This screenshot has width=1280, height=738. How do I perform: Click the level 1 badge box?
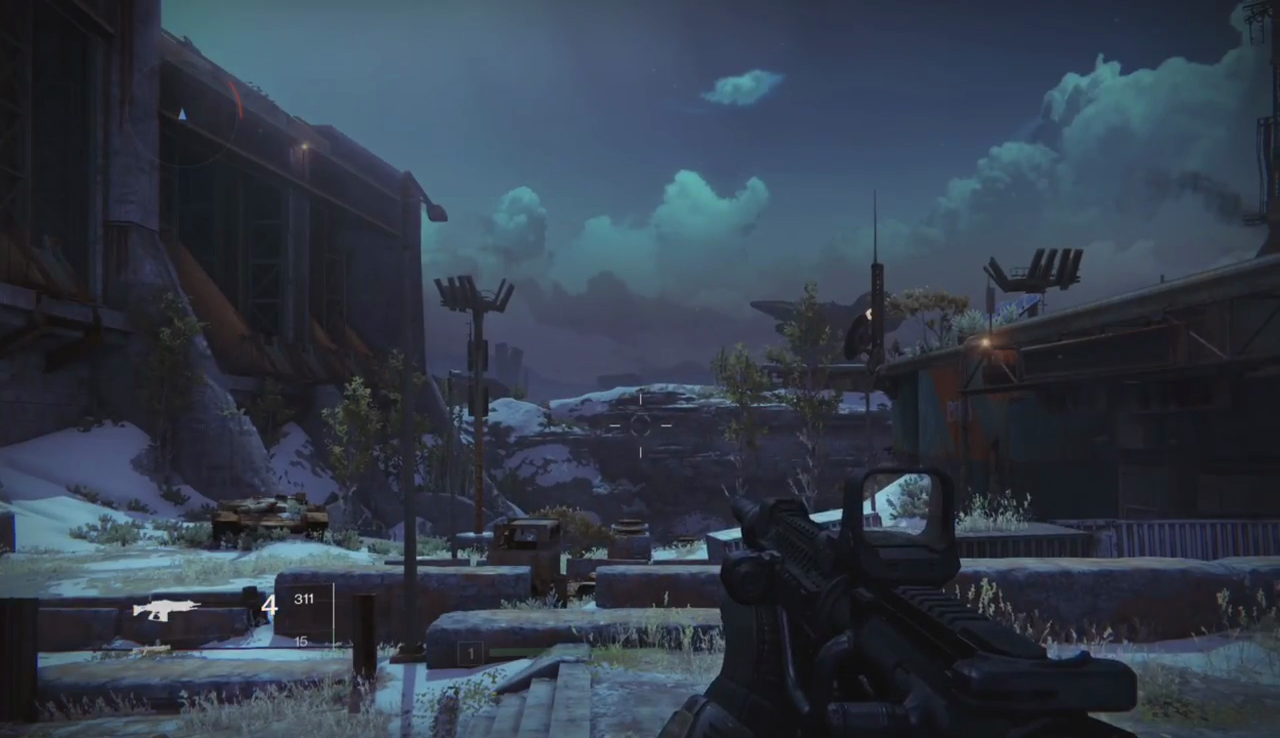470,654
